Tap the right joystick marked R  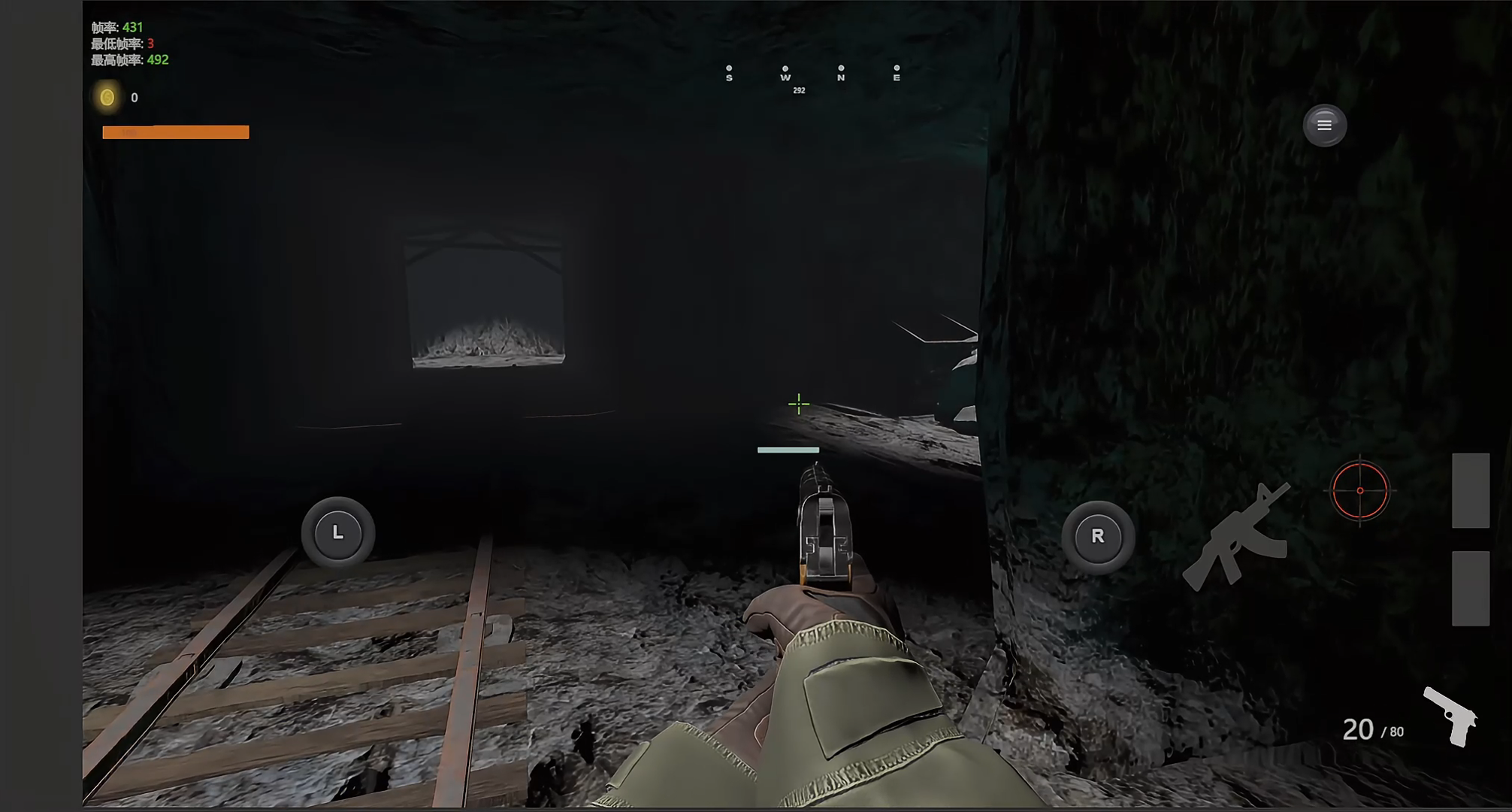click(x=1098, y=537)
